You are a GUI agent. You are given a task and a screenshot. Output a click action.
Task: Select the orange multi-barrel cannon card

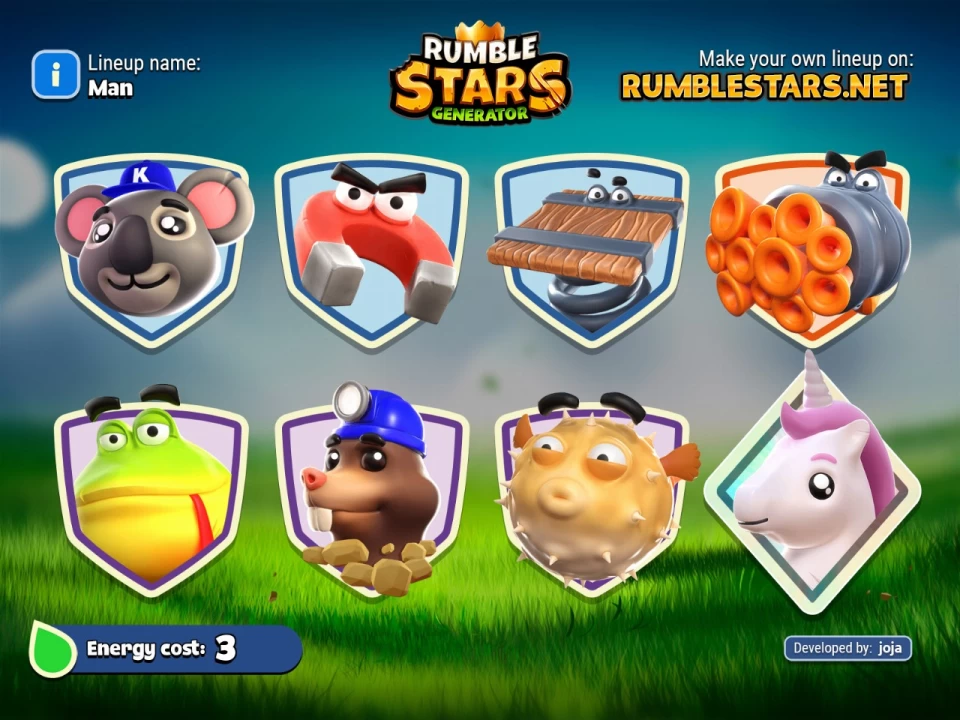pyautogui.click(x=812, y=245)
